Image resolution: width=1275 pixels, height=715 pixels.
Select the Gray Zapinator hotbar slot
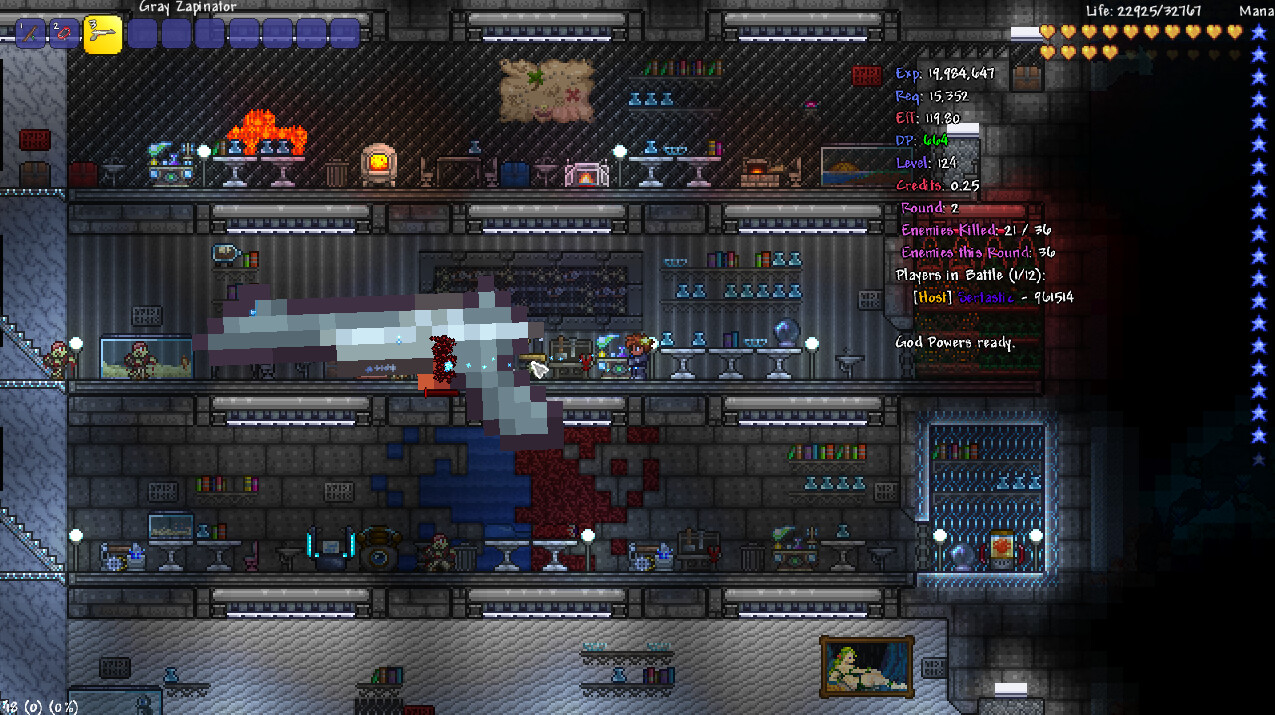coord(102,33)
